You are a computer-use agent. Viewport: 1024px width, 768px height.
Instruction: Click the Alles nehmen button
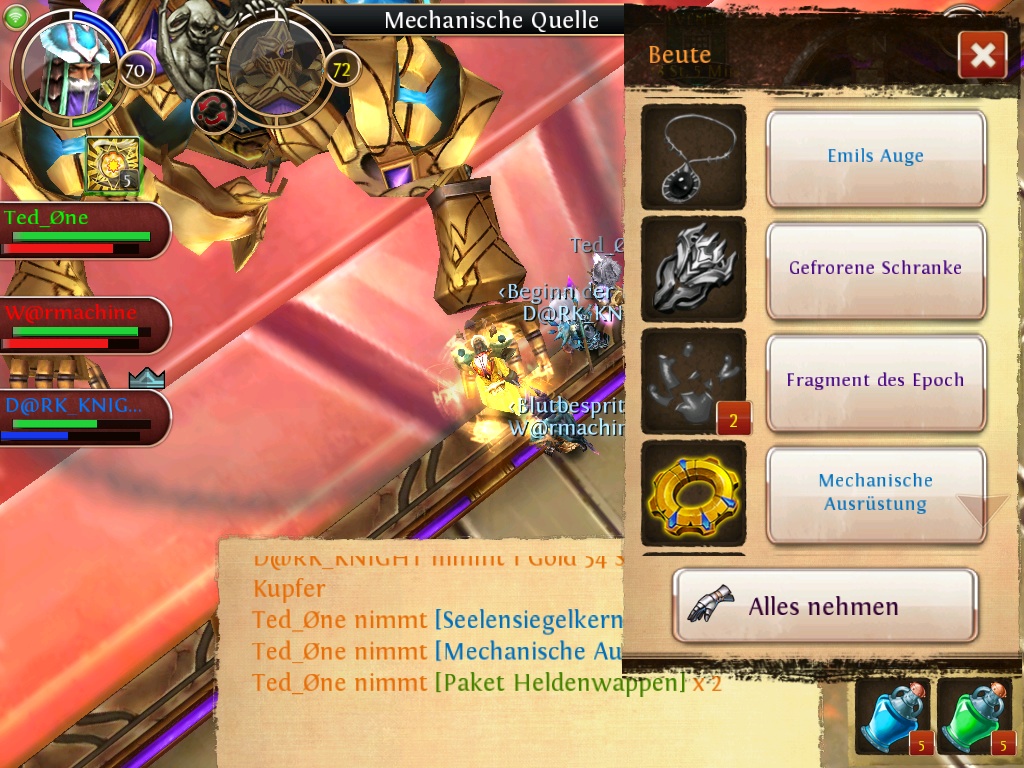pyautogui.click(x=824, y=606)
